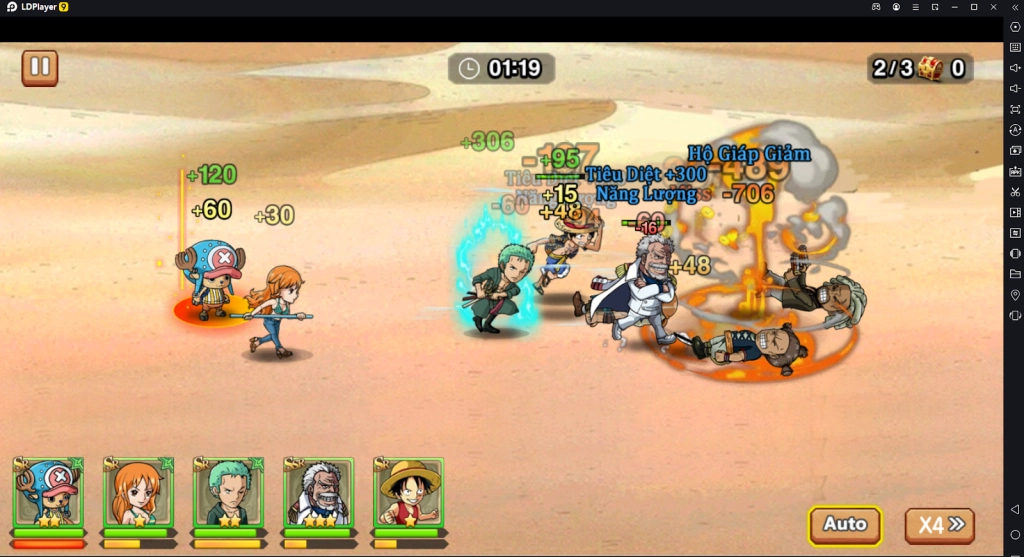
Task: Trigger Luffy's straw hat portrait
Action: (x=408, y=493)
